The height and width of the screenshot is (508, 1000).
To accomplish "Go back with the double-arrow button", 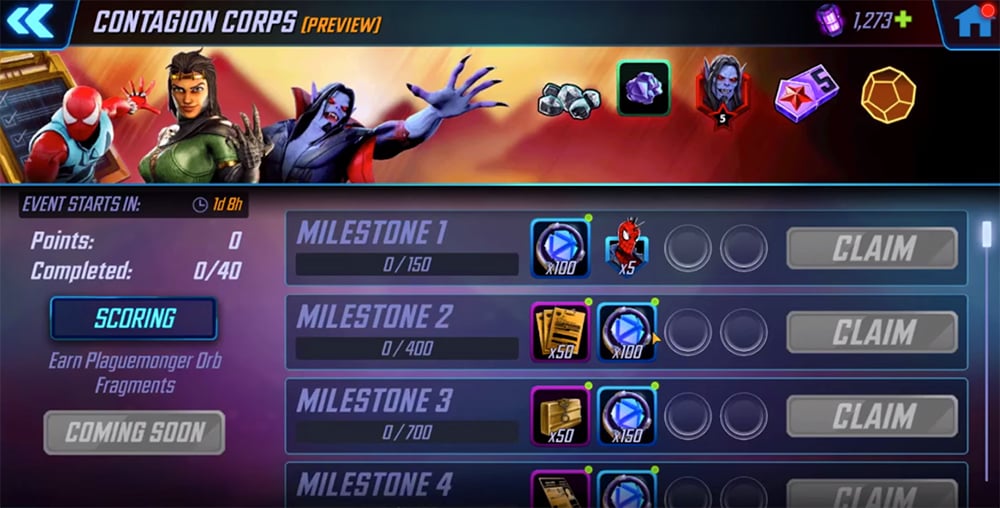I will pos(29,21).
